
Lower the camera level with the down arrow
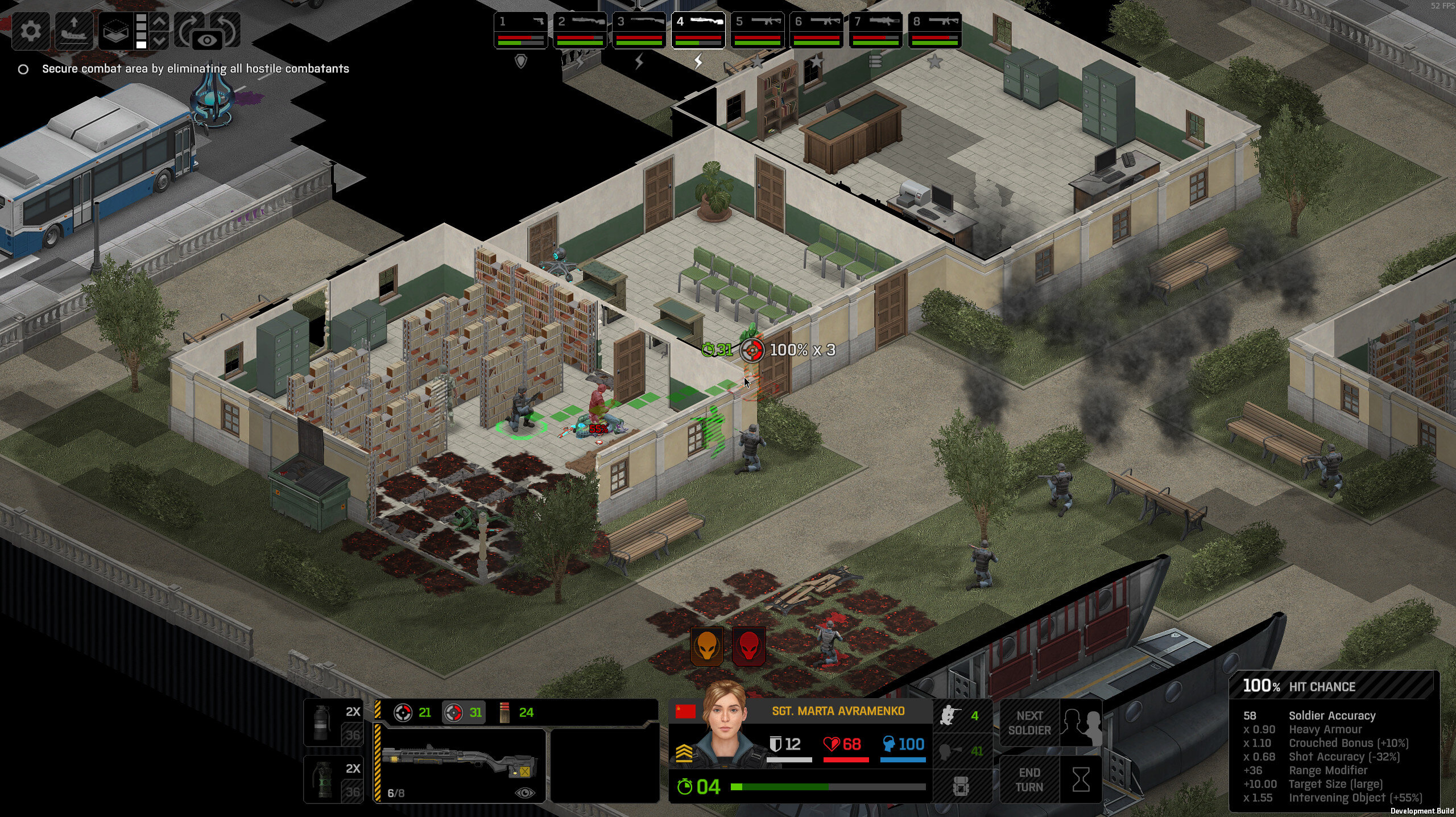coord(160,40)
